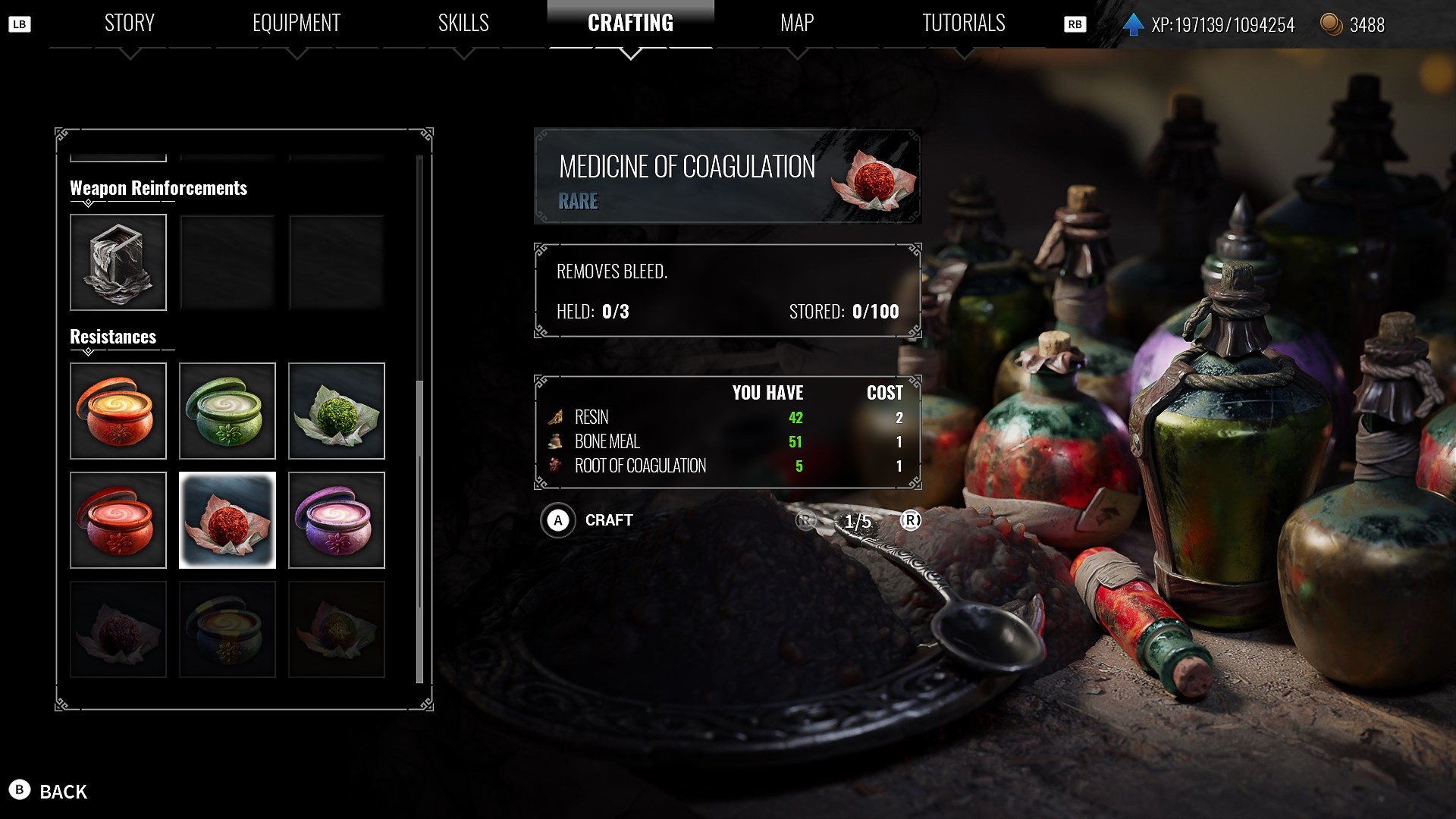1456x819 pixels.
Task: Select the green jar resistance recipe
Action: coord(227,411)
